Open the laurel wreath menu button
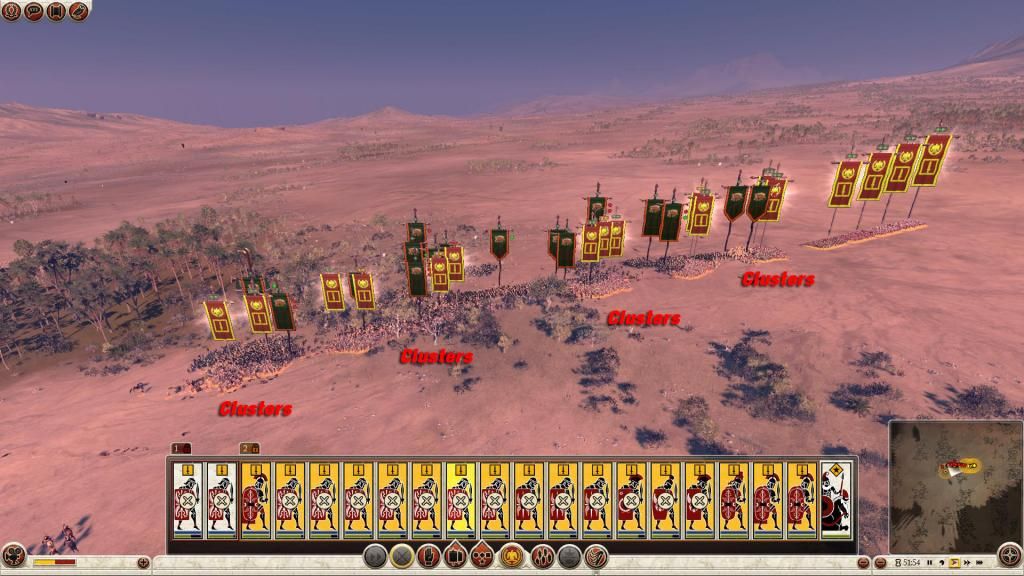Screen dimensions: 1024x576 (x=12, y=11)
